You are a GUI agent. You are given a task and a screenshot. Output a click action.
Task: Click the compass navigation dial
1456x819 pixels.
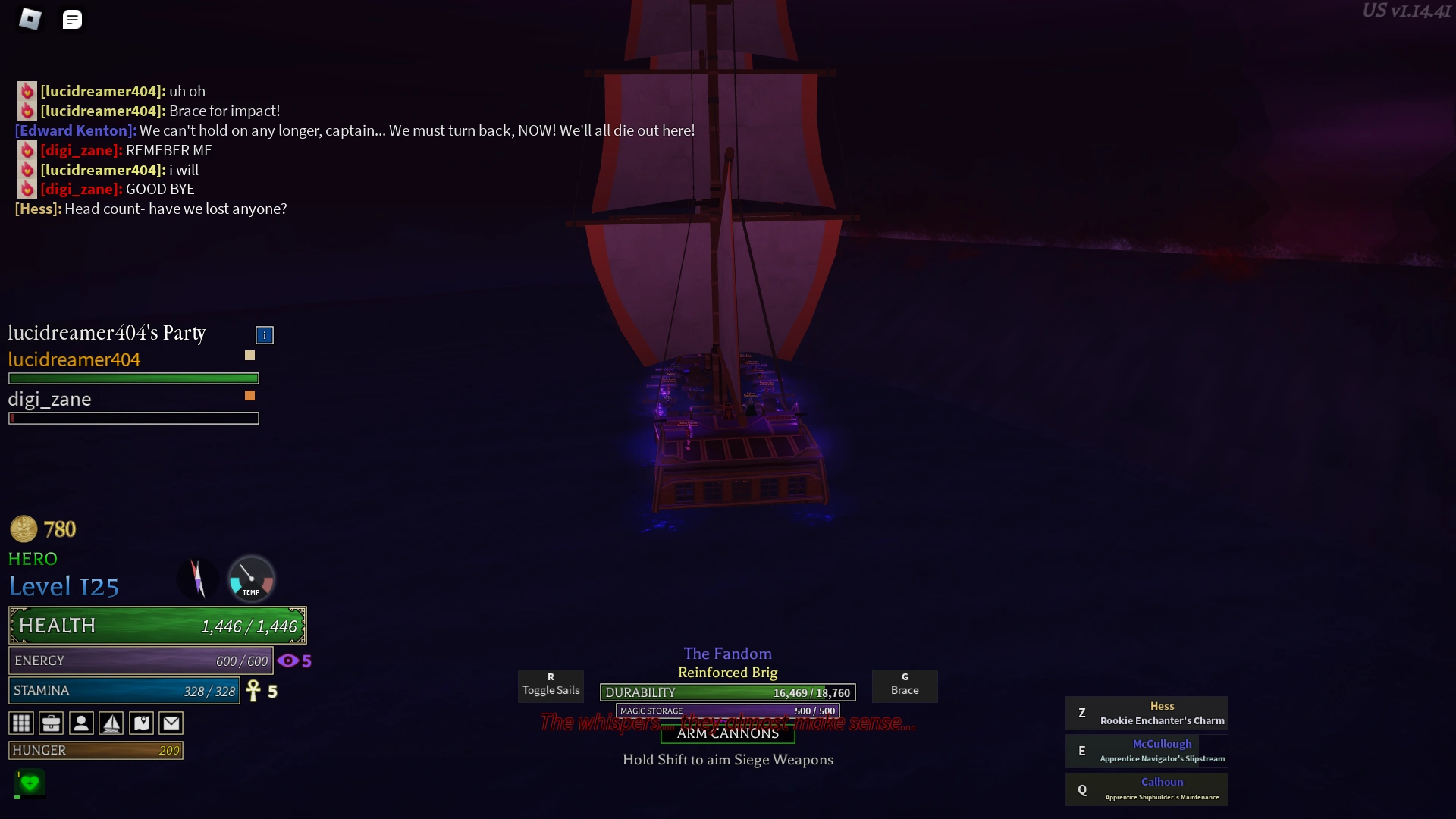pos(199,579)
